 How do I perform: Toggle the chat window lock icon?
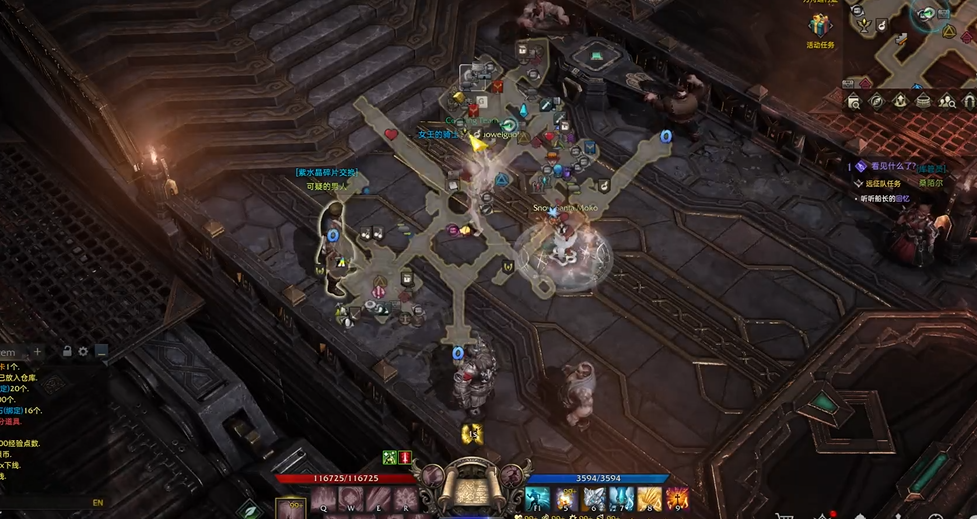(67, 352)
